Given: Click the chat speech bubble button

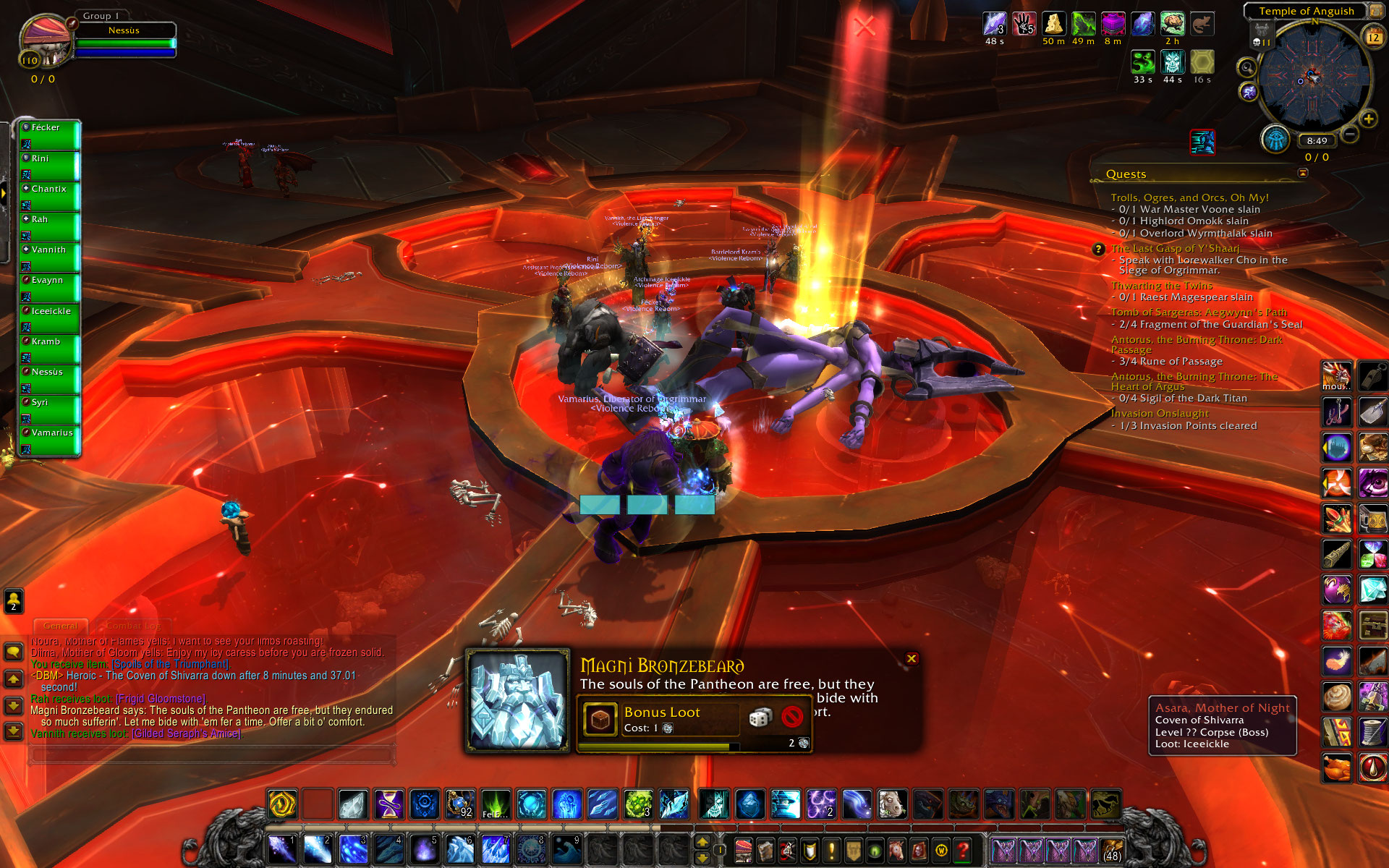Looking at the screenshot, I should [13, 652].
